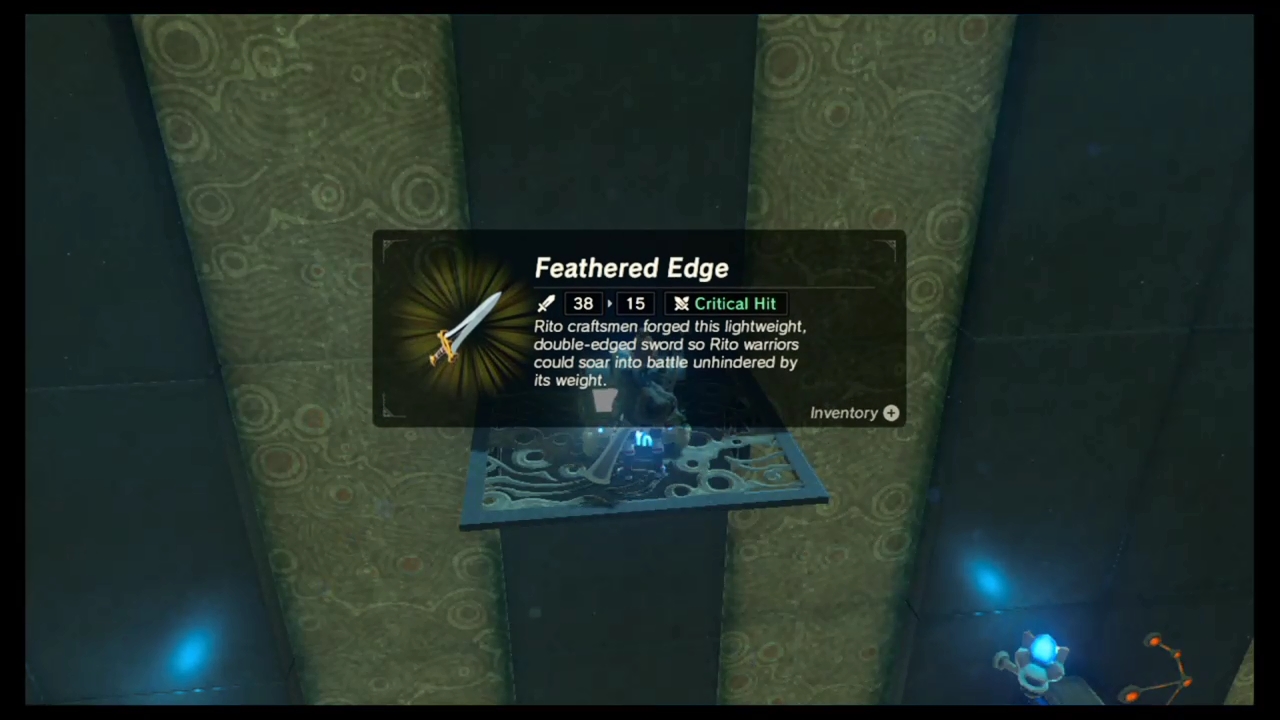Screen dimensions: 1280x720
Task: Select the attack power sword icon
Action: tap(546, 303)
